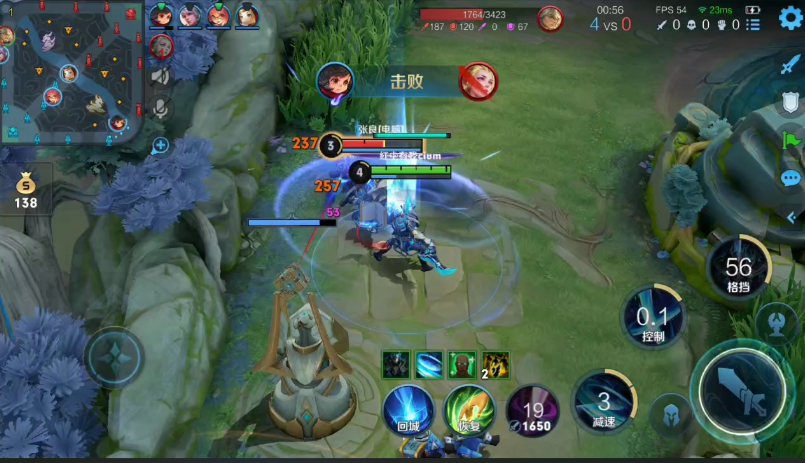Tap the movement joystick

coord(114,357)
